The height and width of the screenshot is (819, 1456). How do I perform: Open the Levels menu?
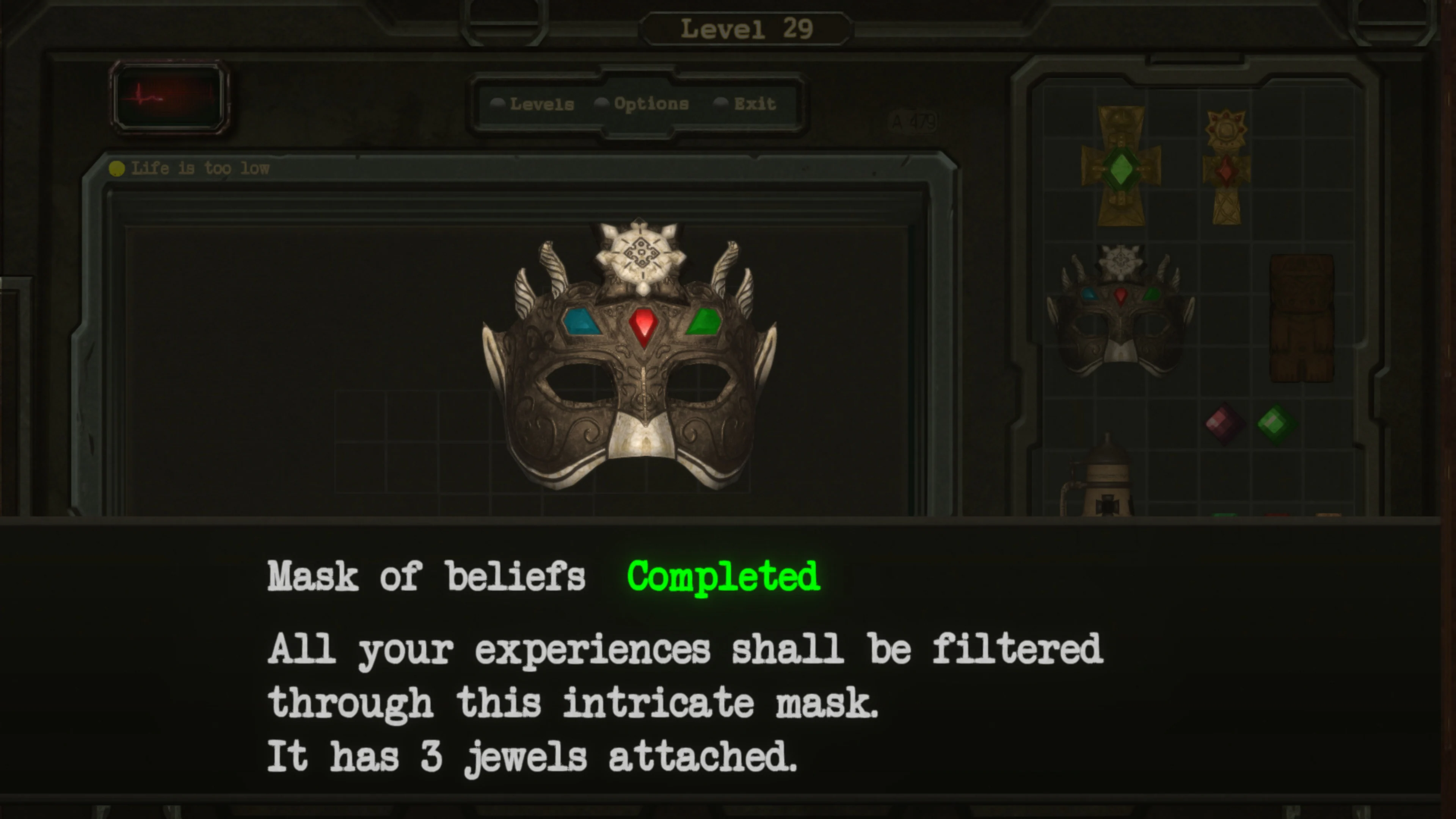coord(541,104)
